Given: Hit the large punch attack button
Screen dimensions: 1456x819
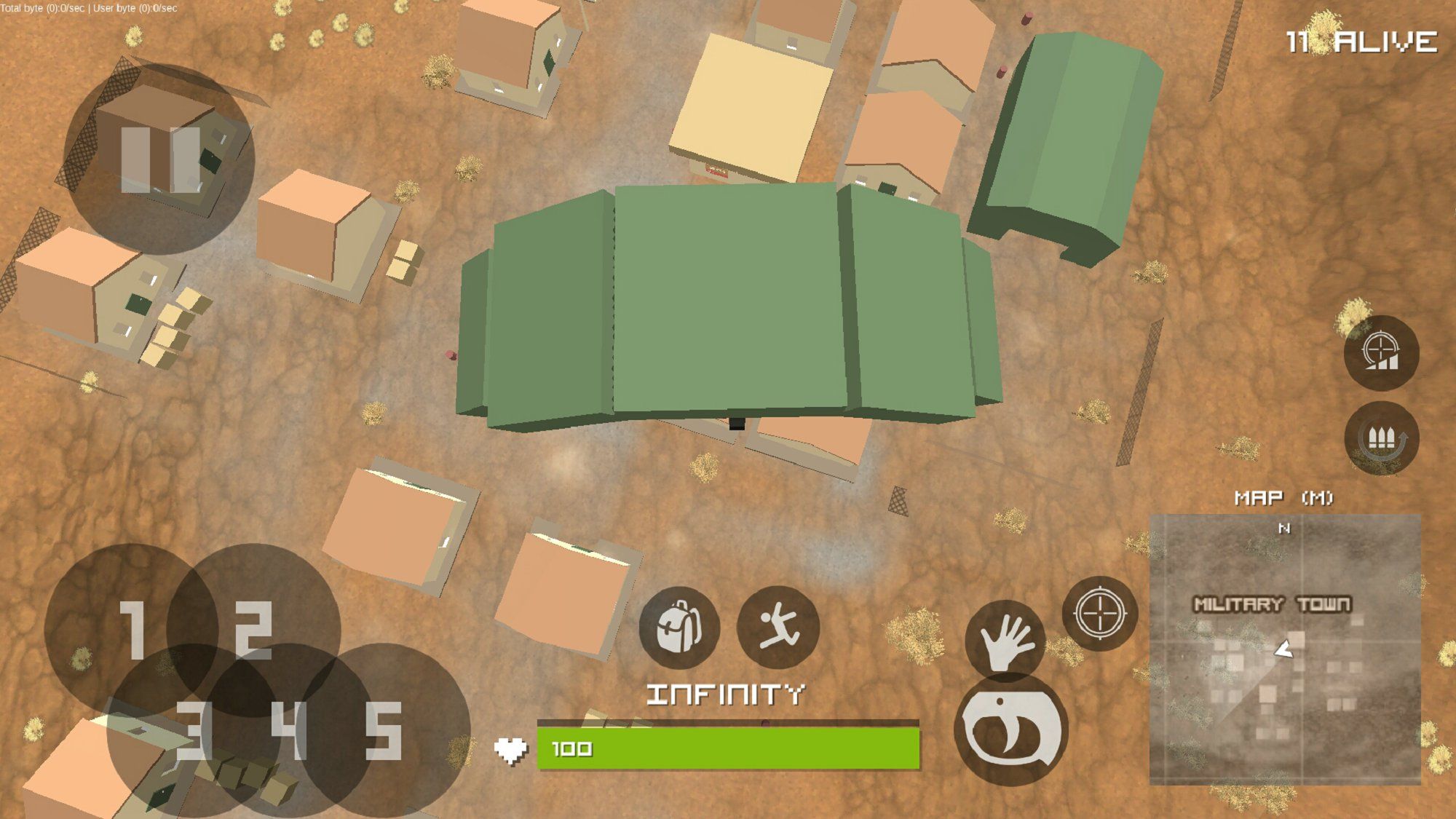Looking at the screenshot, I should tap(1011, 729).
